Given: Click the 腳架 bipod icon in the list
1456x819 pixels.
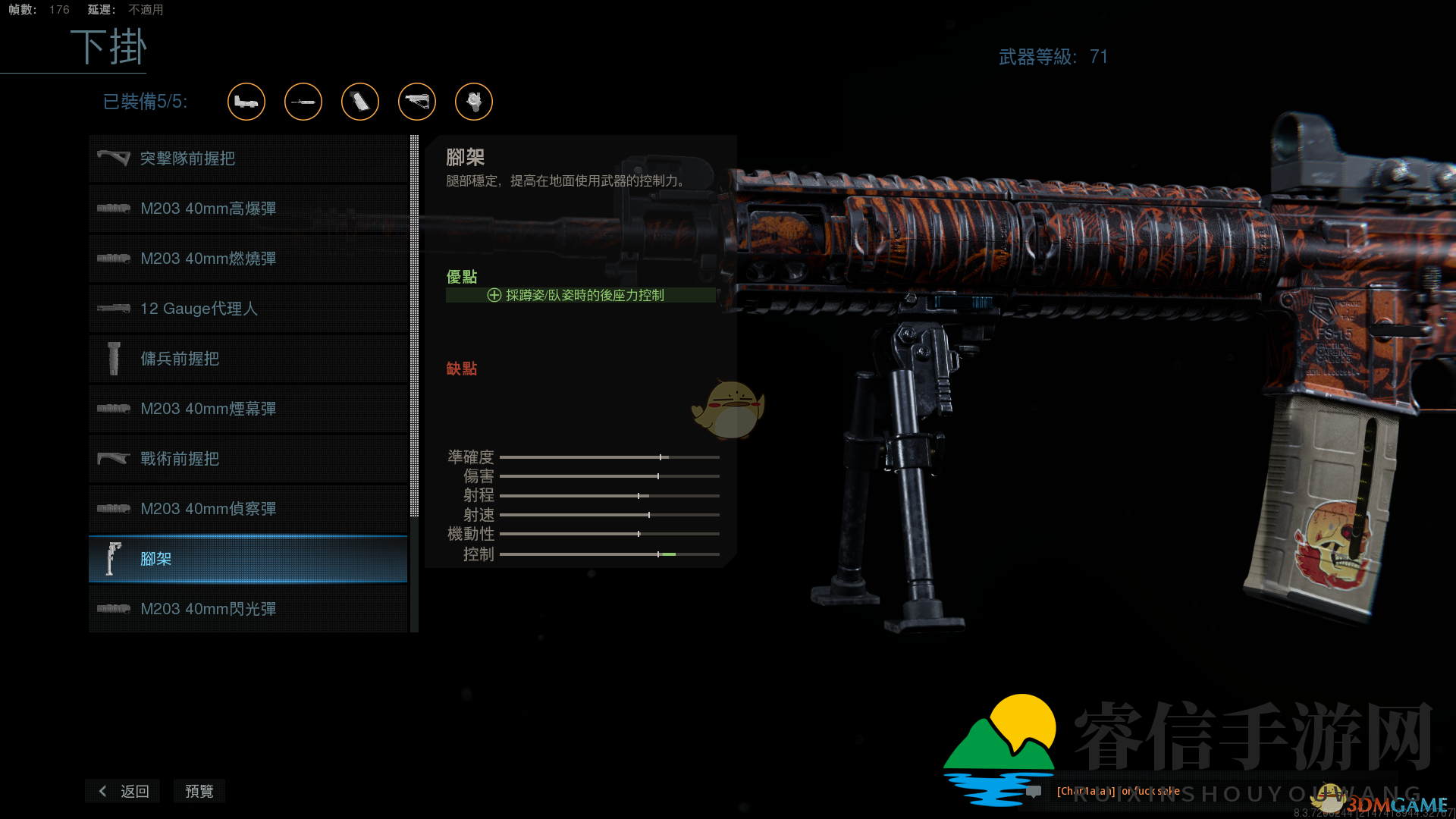Looking at the screenshot, I should (114, 559).
